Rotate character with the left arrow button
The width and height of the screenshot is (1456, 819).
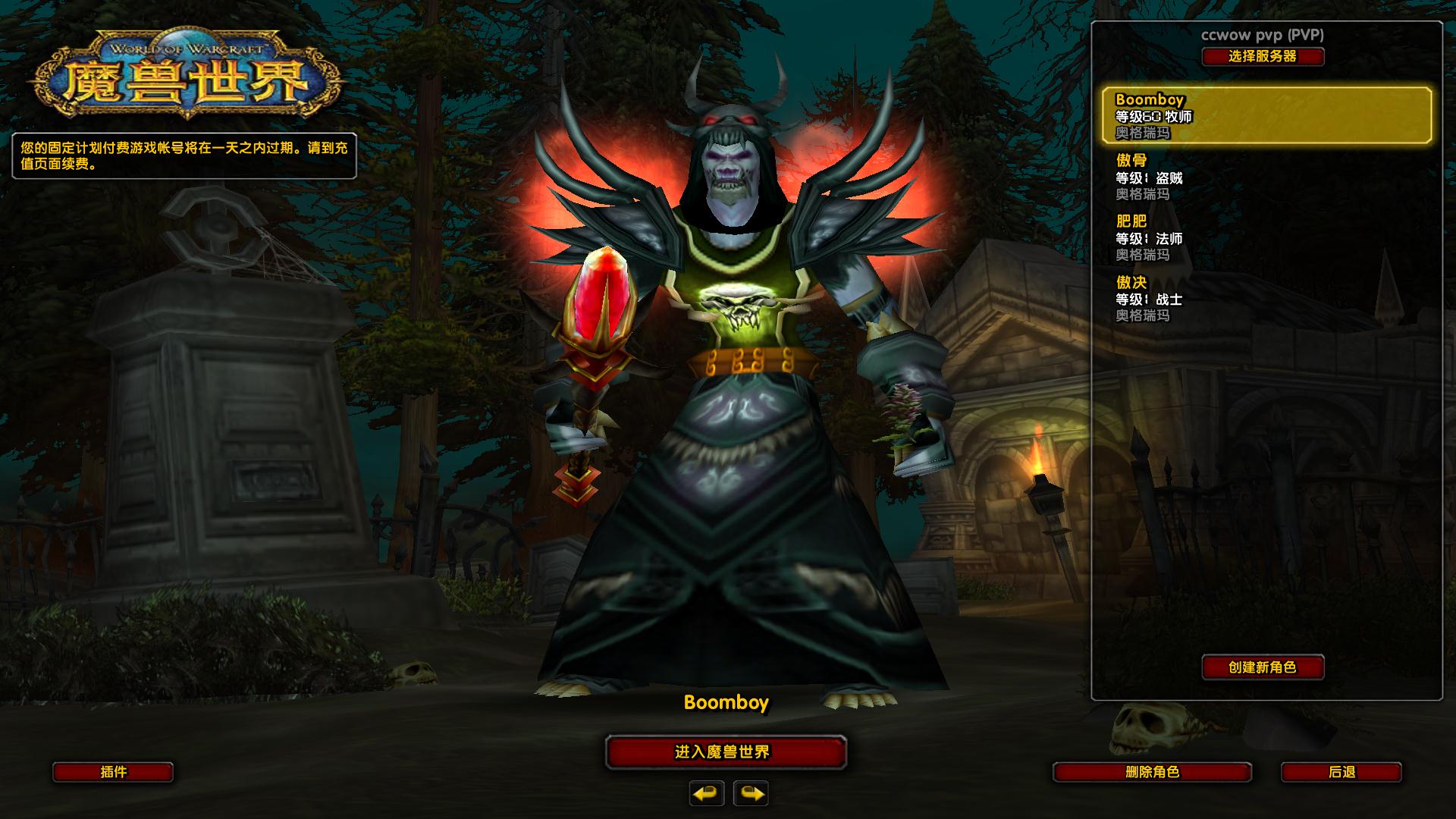coord(707,793)
